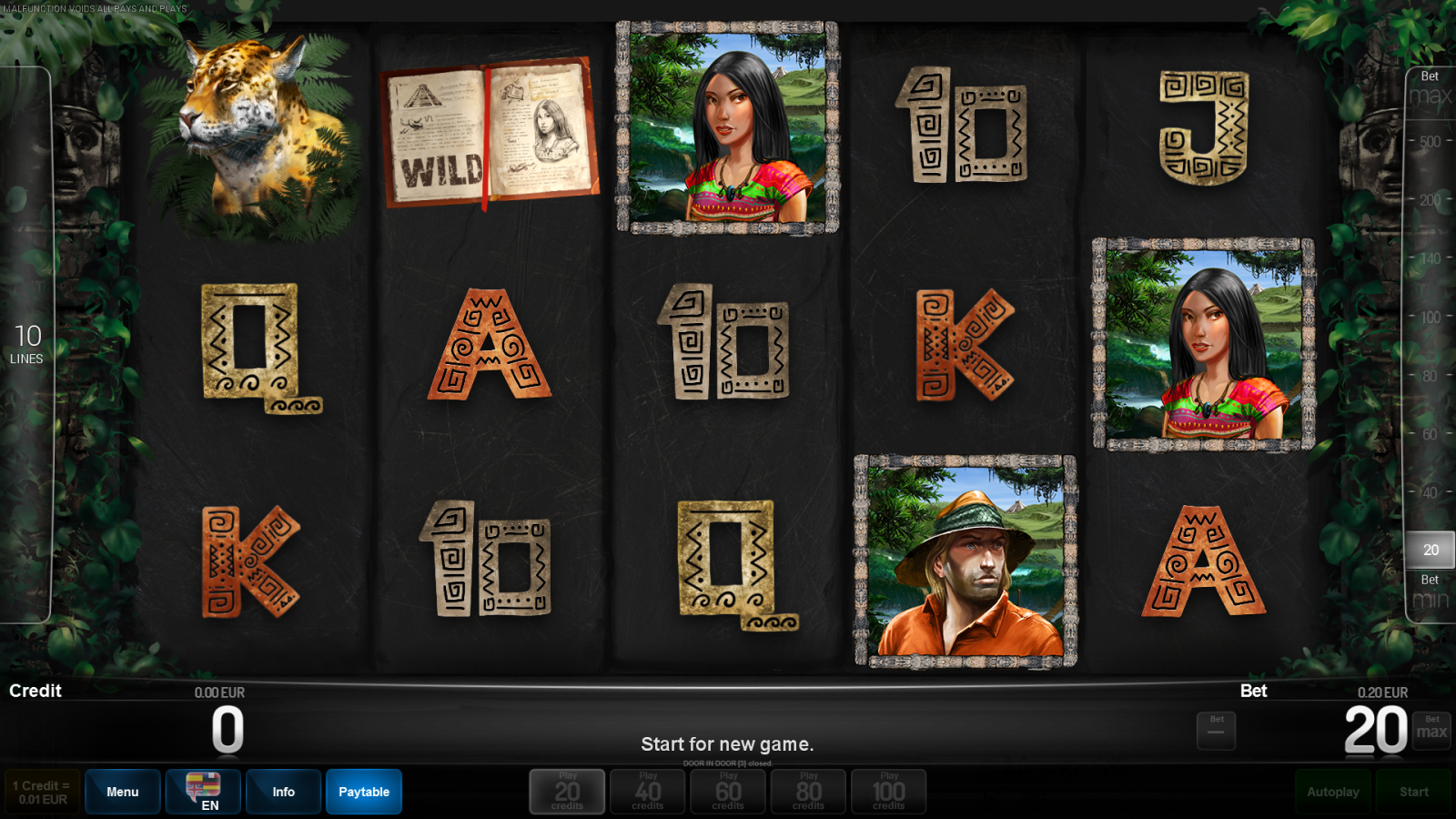Screen dimensions: 1456x819
Task: Click the Start spin button
Action: pos(1413,792)
